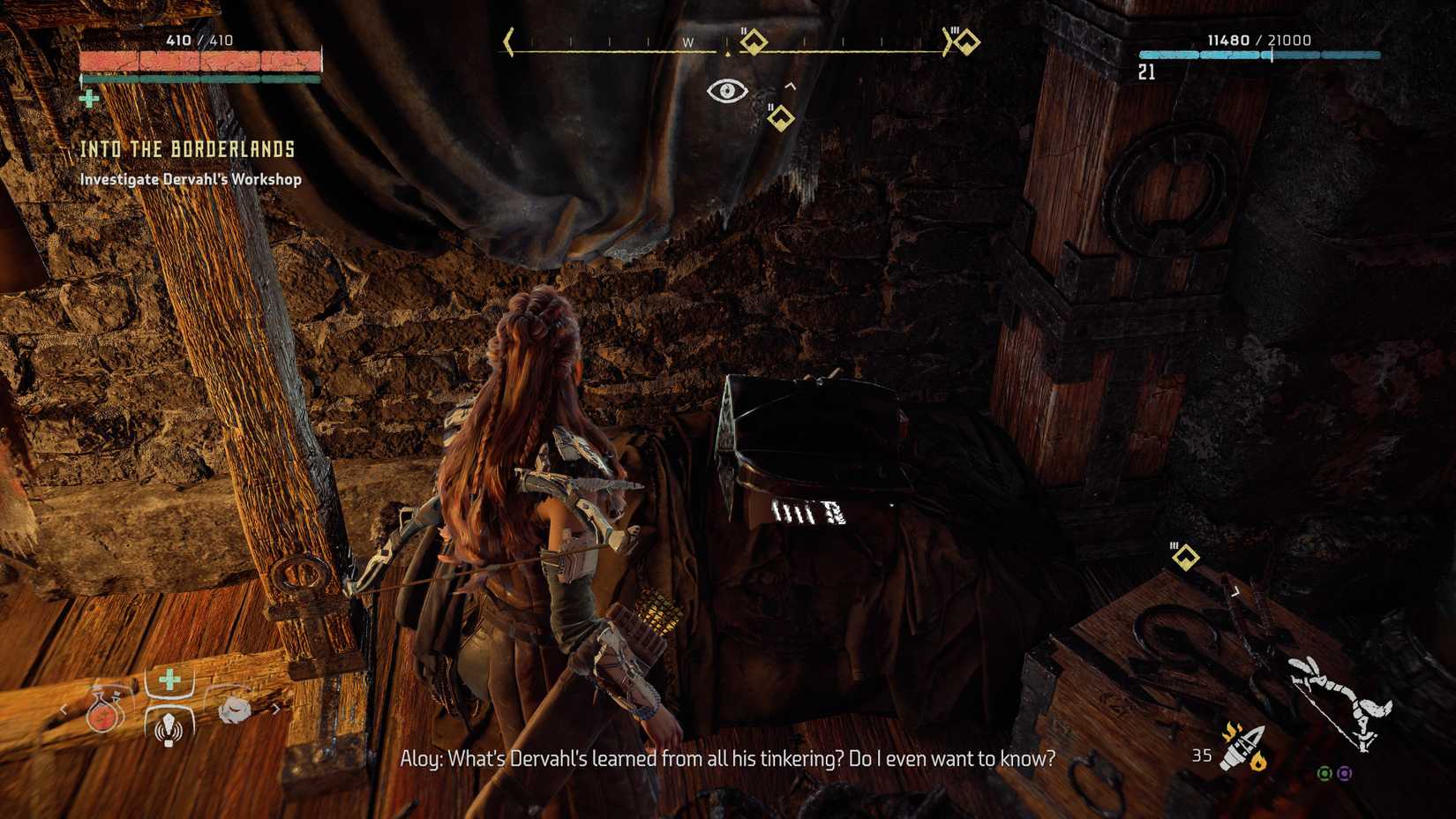Select the tripcaster weapon silhouette icon
The image size is (1456, 819).
click(x=1338, y=702)
